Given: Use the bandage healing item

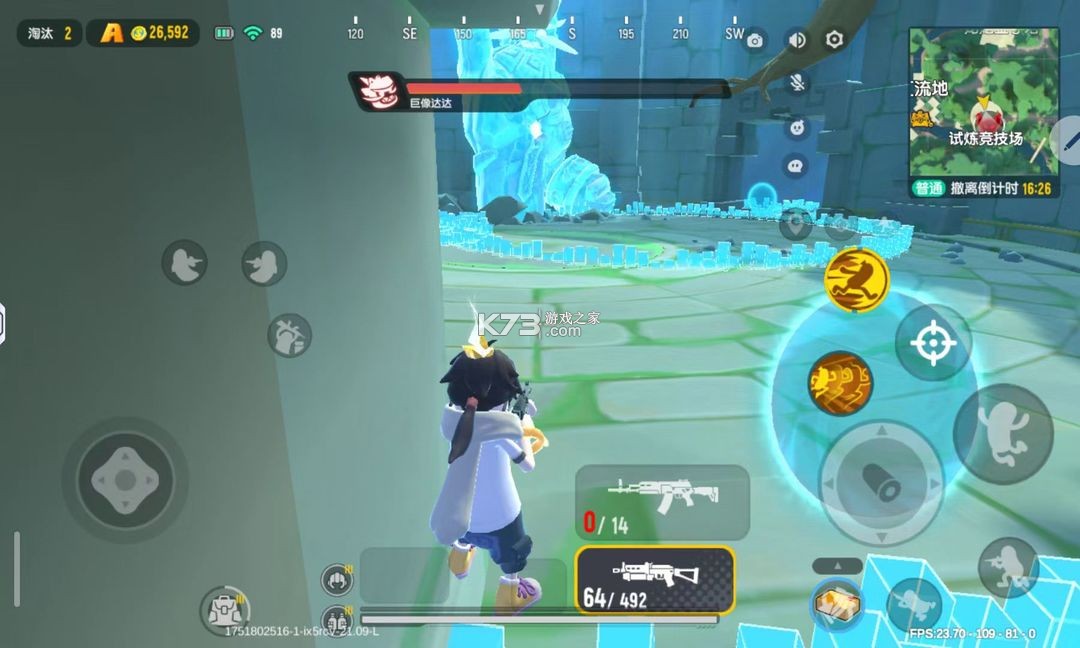Looking at the screenshot, I should [x=837, y=605].
